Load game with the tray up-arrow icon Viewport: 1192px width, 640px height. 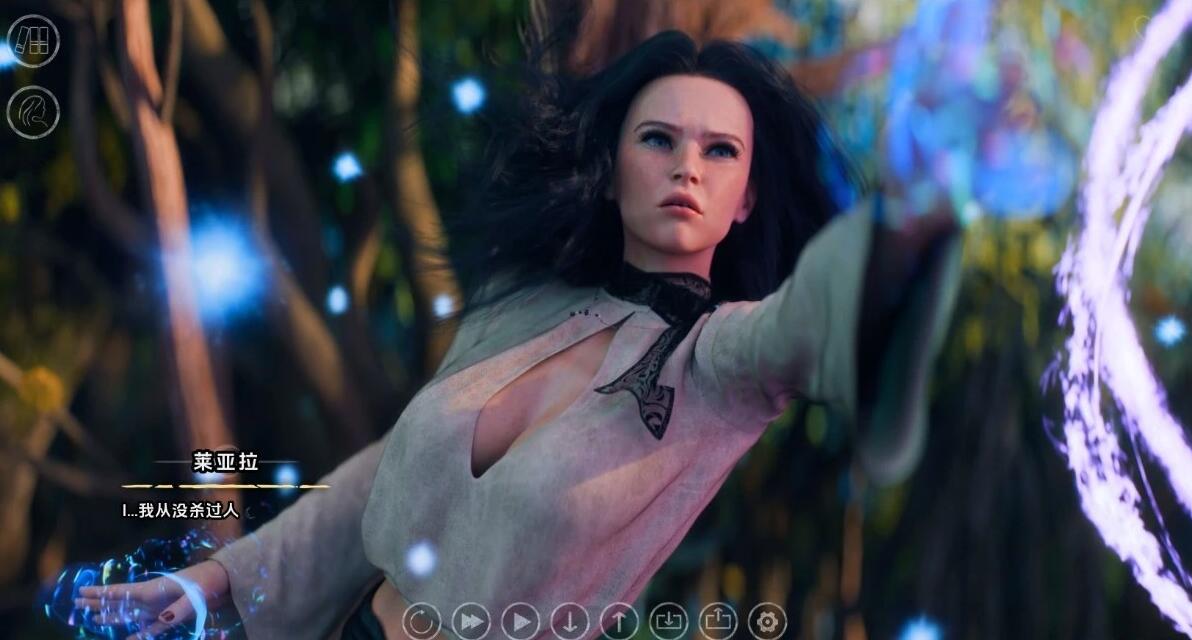(718, 621)
